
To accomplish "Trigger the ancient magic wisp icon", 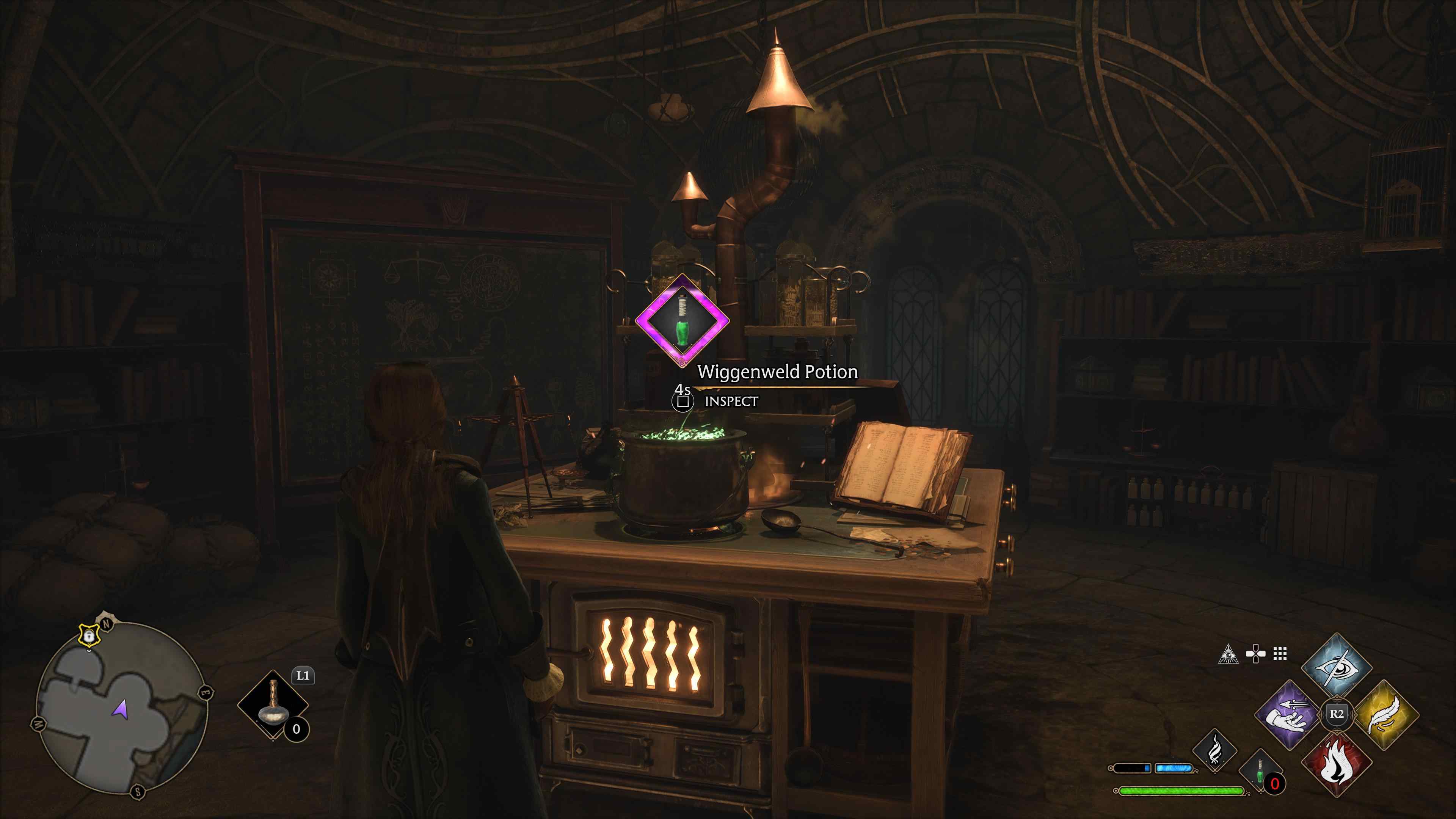I will click(x=1214, y=751).
